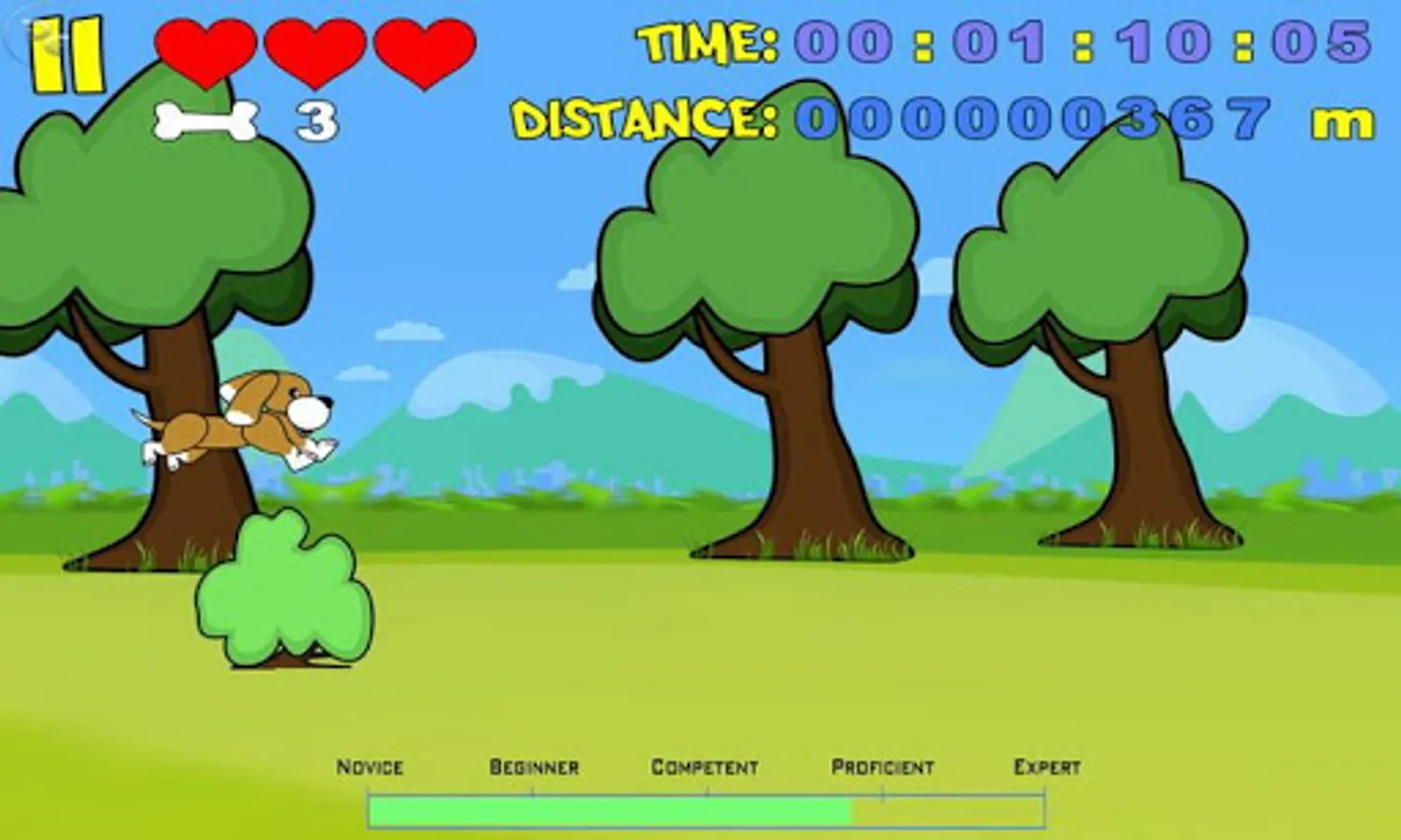Image resolution: width=1401 pixels, height=840 pixels.
Task: Click the distance meter reading
Action: pyautogui.click(x=1027, y=119)
